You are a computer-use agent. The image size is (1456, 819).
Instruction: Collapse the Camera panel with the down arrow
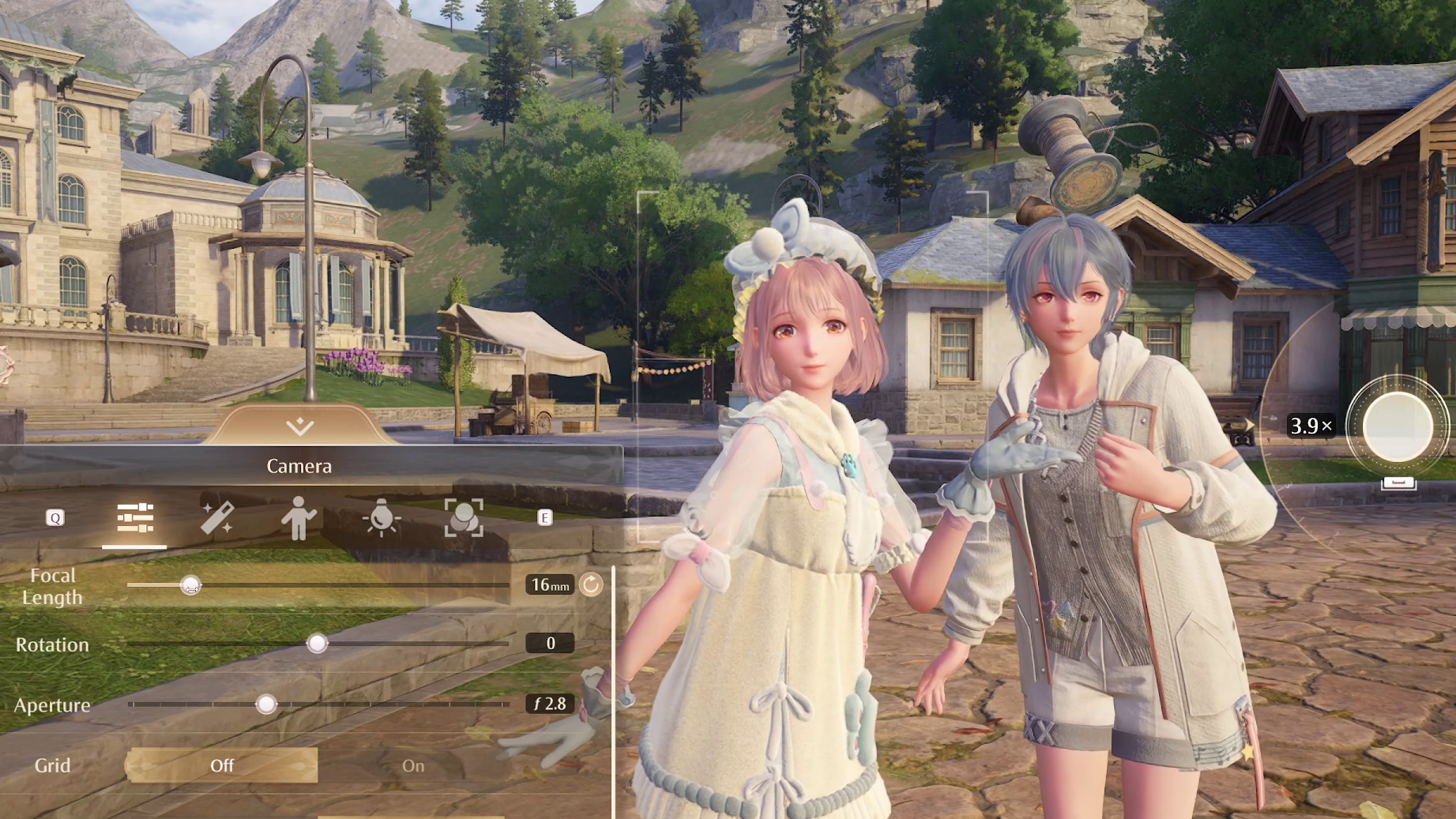coord(299,426)
